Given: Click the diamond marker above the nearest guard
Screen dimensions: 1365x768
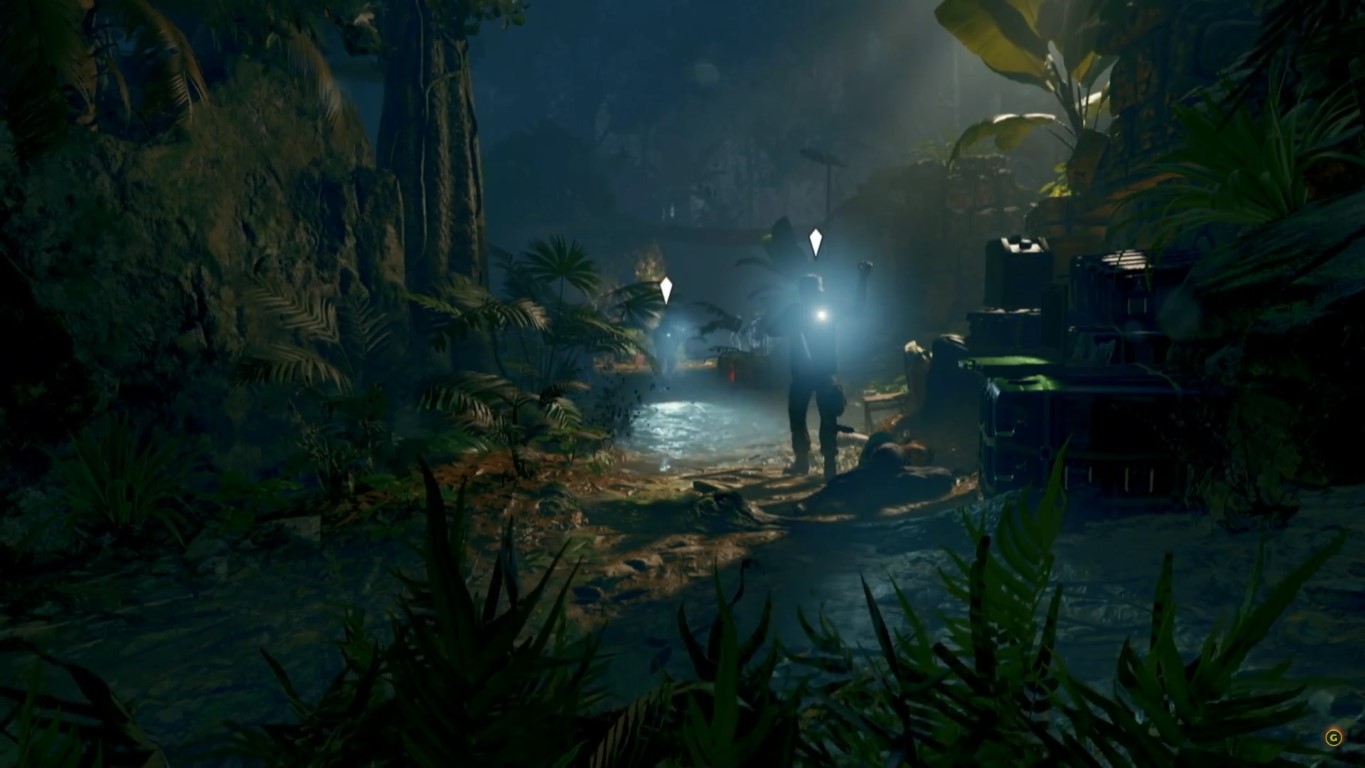Looking at the screenshot, I should pyautogui.click(x=815, y=242).
